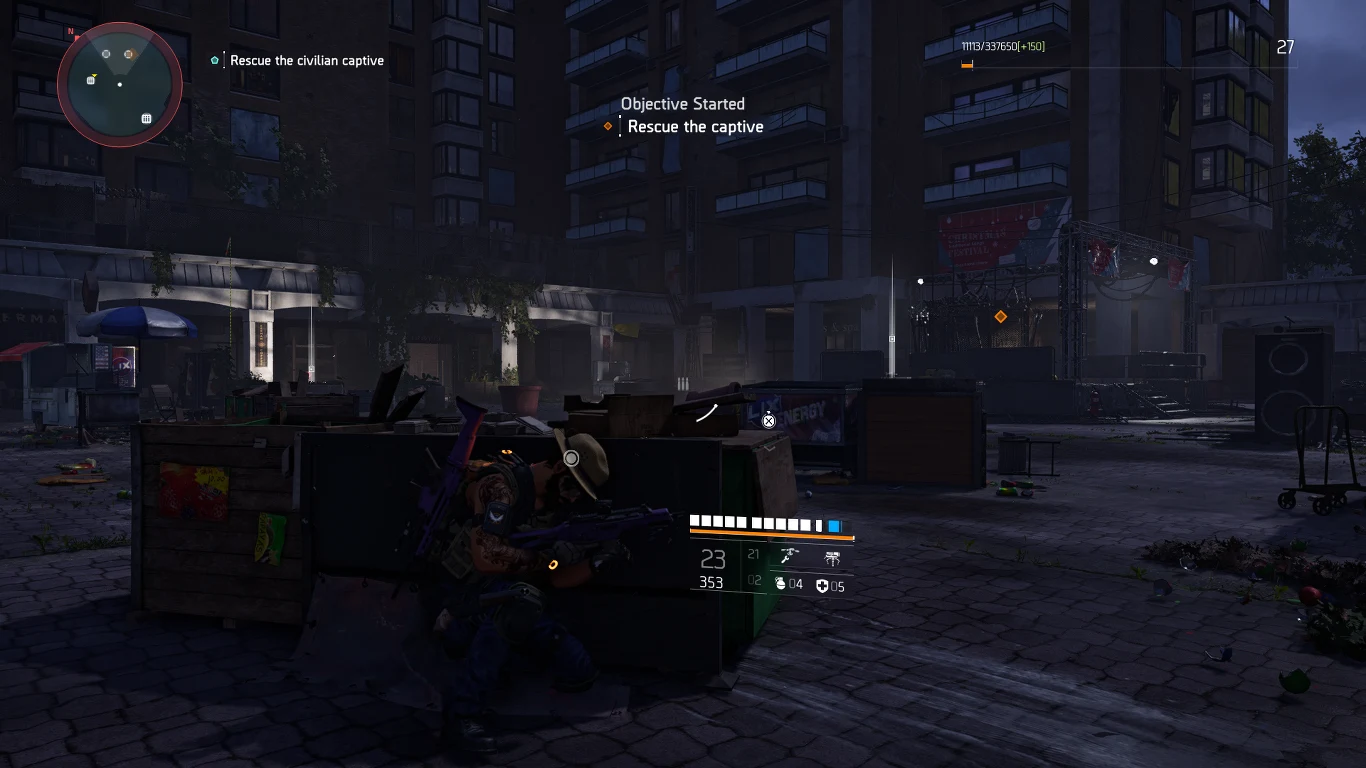
Task: Toggle the X interaction prompt on the weapon crate
Action: (768, 421)
